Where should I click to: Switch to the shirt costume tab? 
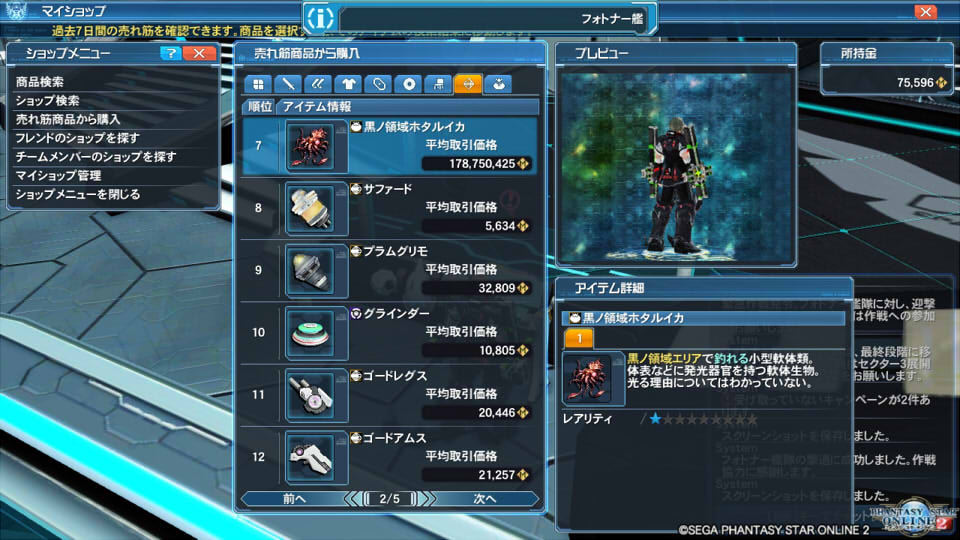click(347, 84)
